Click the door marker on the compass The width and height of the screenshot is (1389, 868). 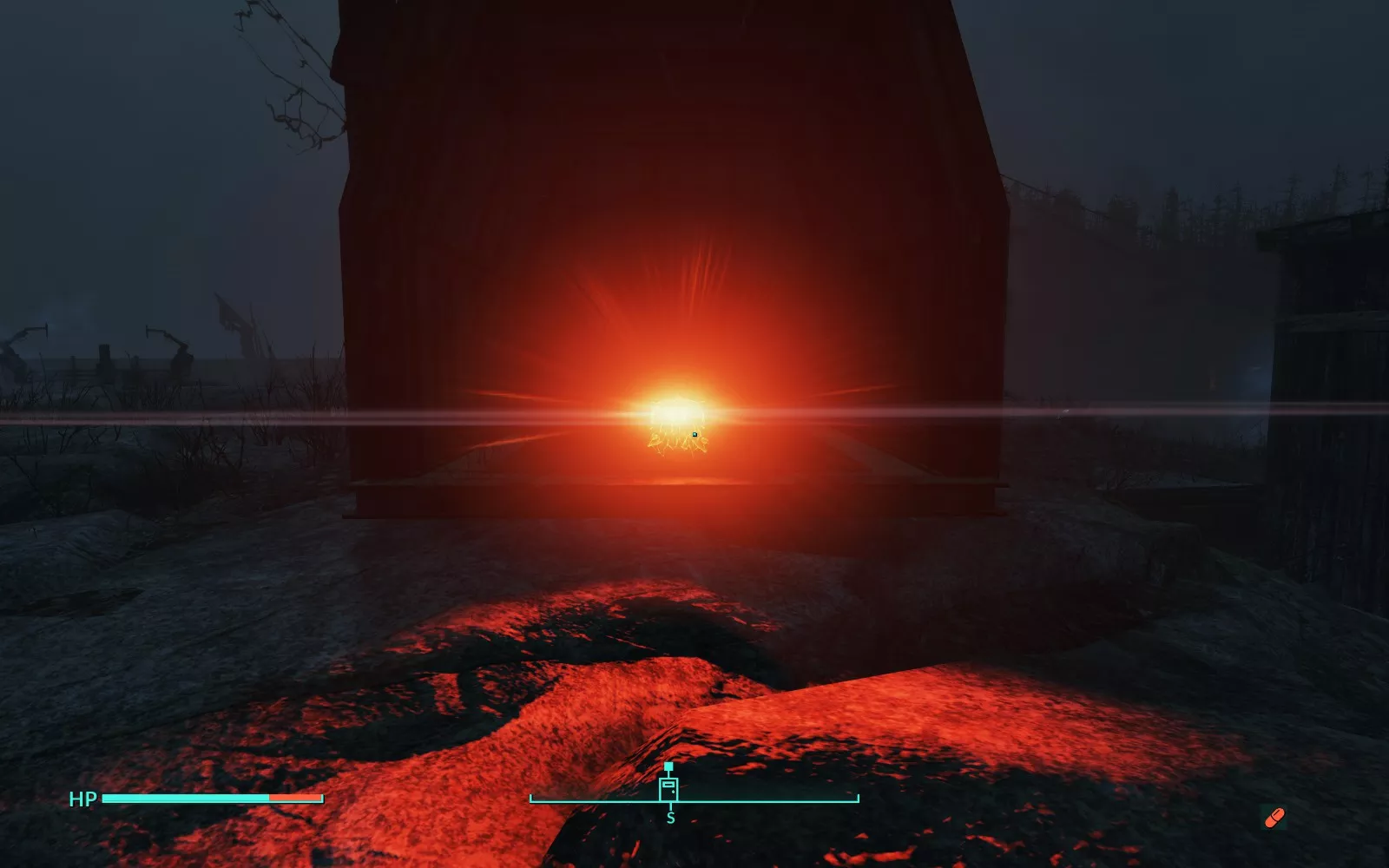pos(668,789)
